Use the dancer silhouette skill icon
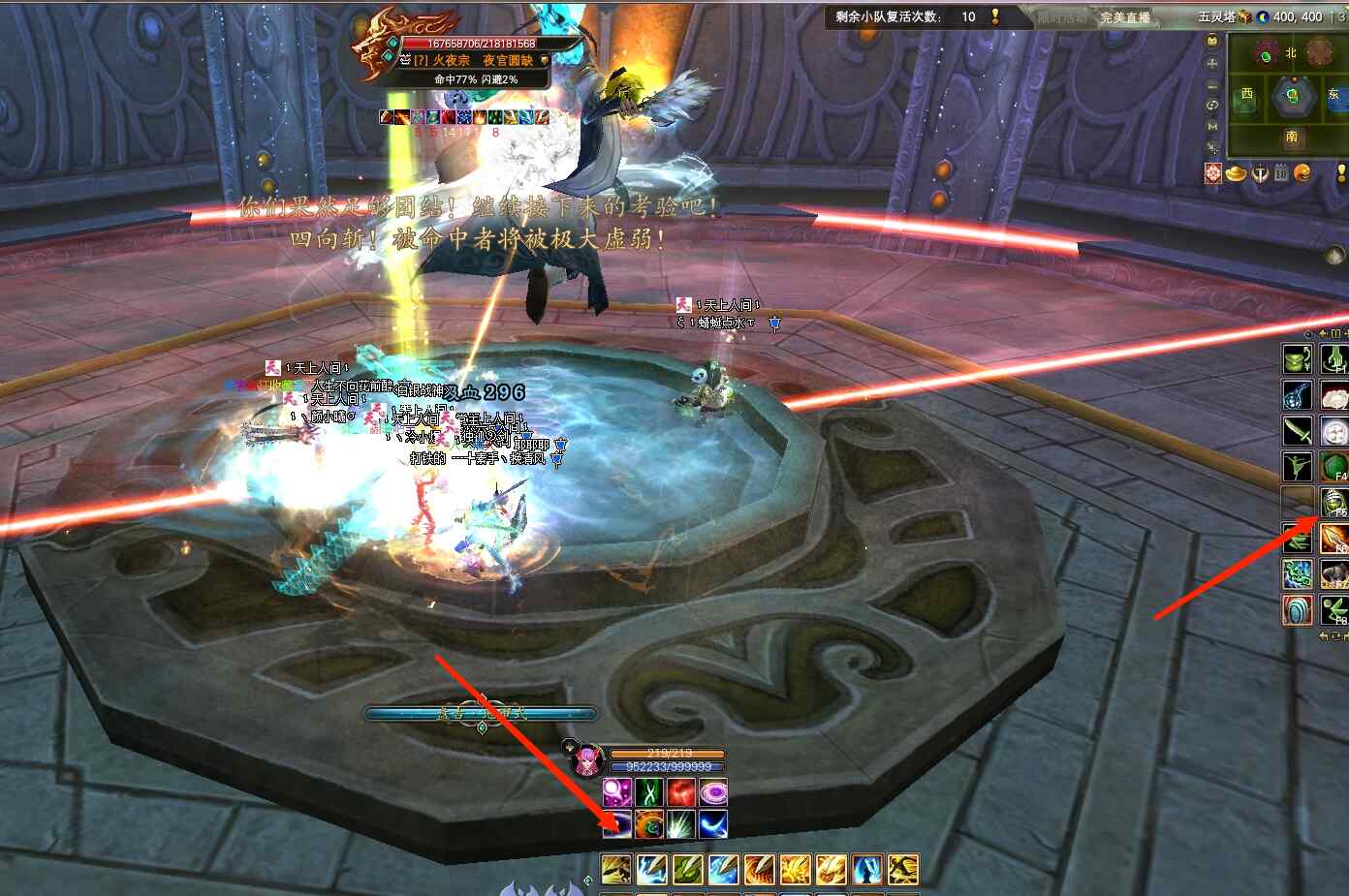Screen dimensions: 1349x896 click(x=1298, y=466)
